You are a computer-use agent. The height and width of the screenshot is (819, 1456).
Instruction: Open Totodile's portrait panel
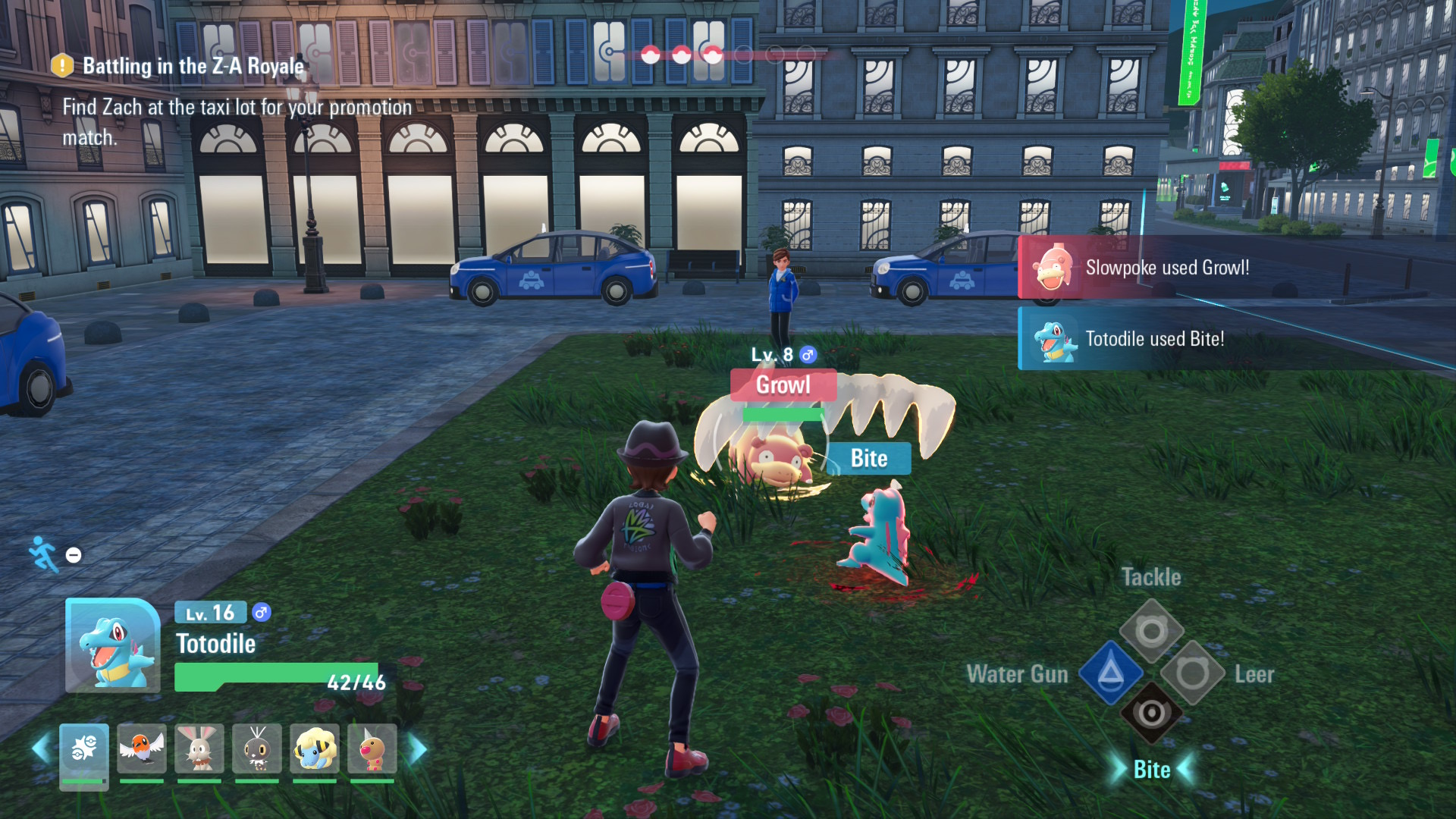point(112,646)
